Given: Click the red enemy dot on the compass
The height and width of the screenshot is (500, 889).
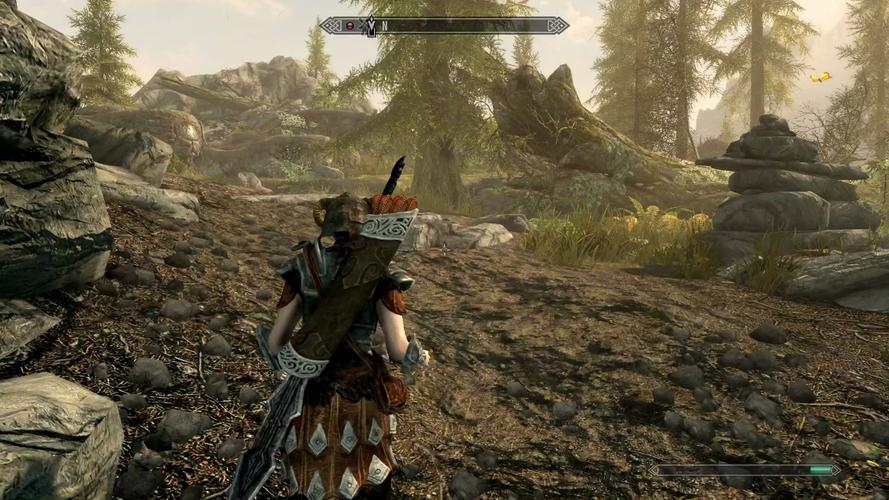Looking at the screenshot, I should point(350,25).
